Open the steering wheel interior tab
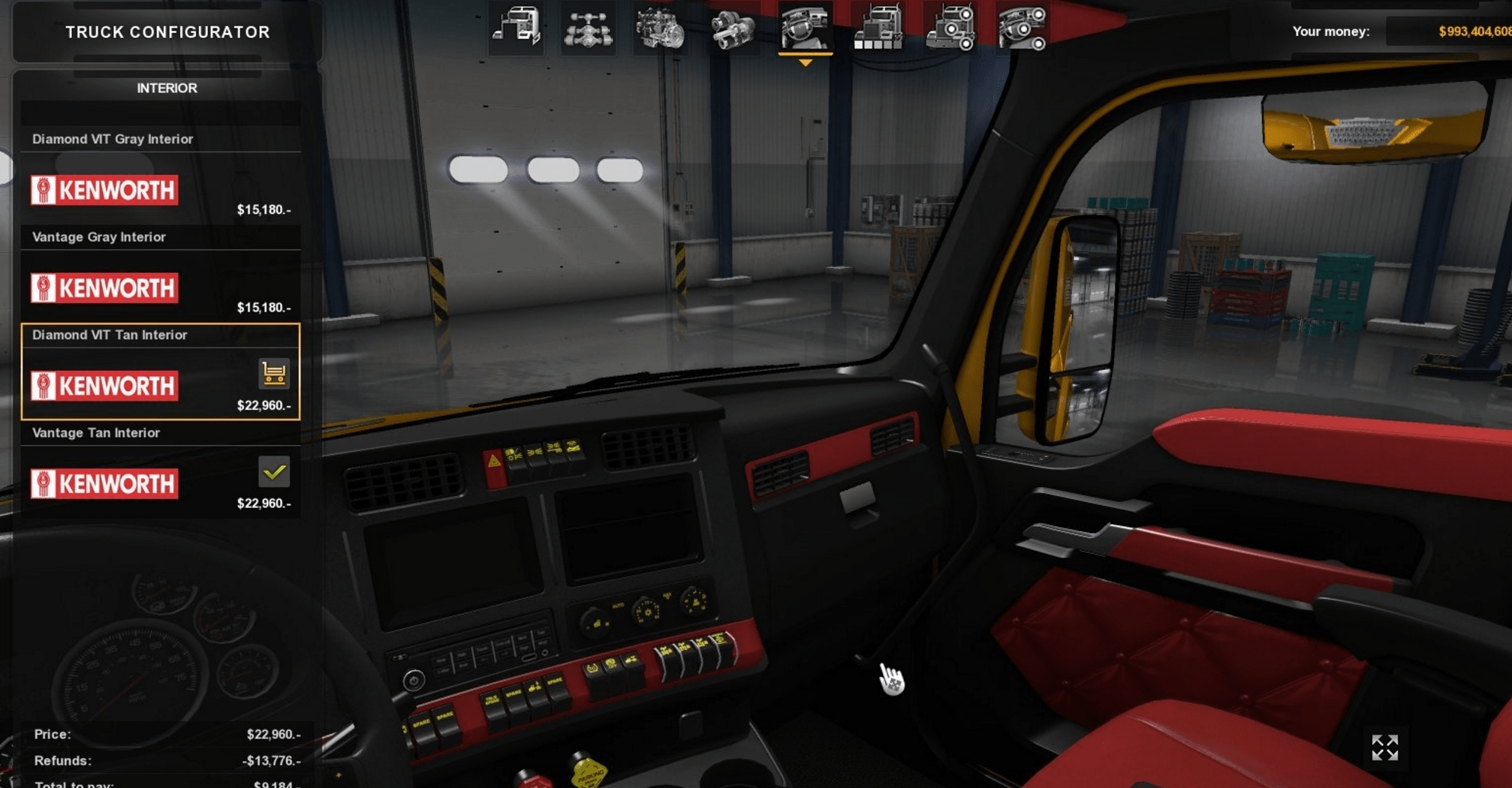This screenshot has height=788, width=1512. pyautogui.click(x=805, y=29)
